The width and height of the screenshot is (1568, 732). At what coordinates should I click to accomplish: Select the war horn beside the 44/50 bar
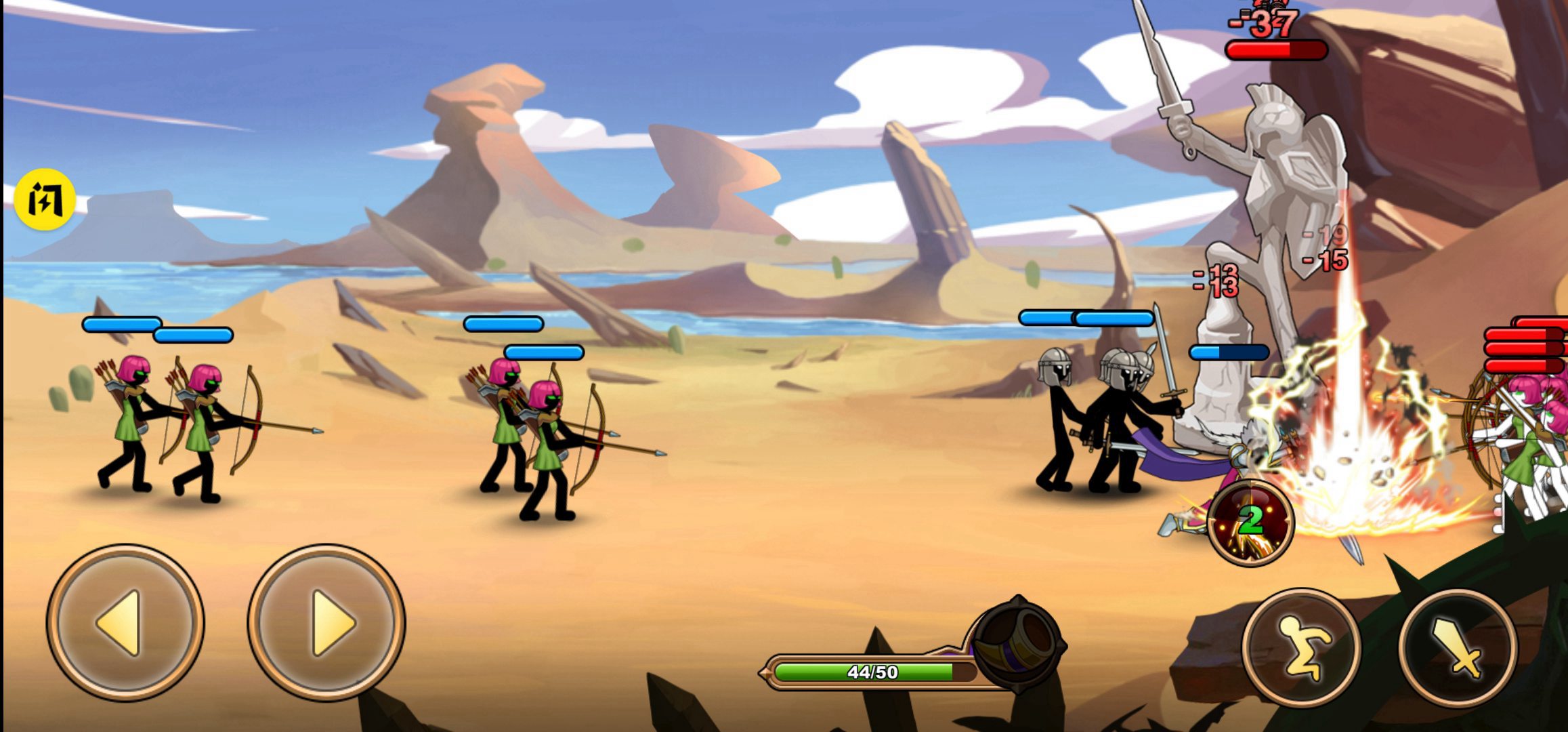point(1016,641)
